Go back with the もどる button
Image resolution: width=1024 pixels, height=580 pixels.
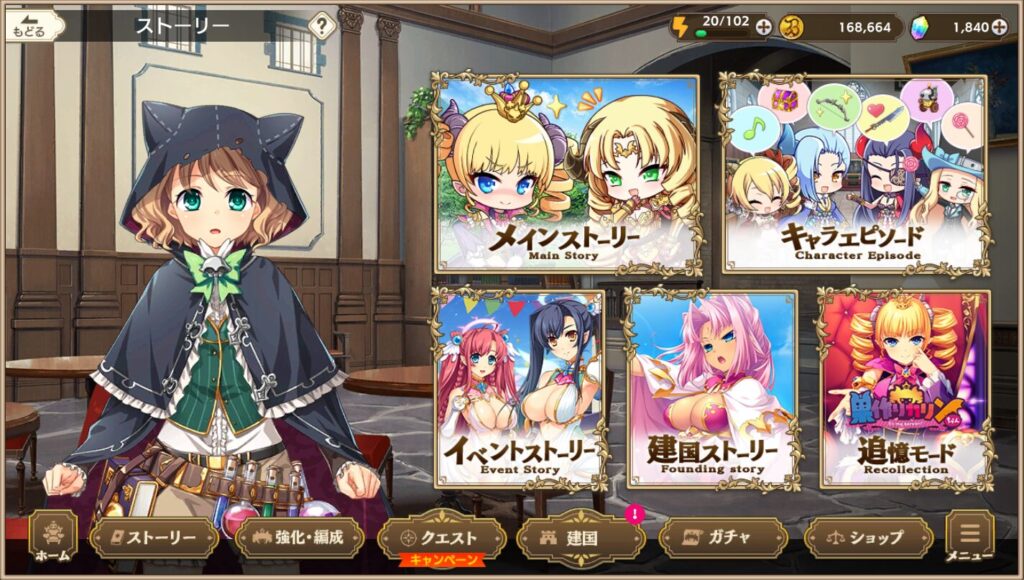tap(27, 27)
